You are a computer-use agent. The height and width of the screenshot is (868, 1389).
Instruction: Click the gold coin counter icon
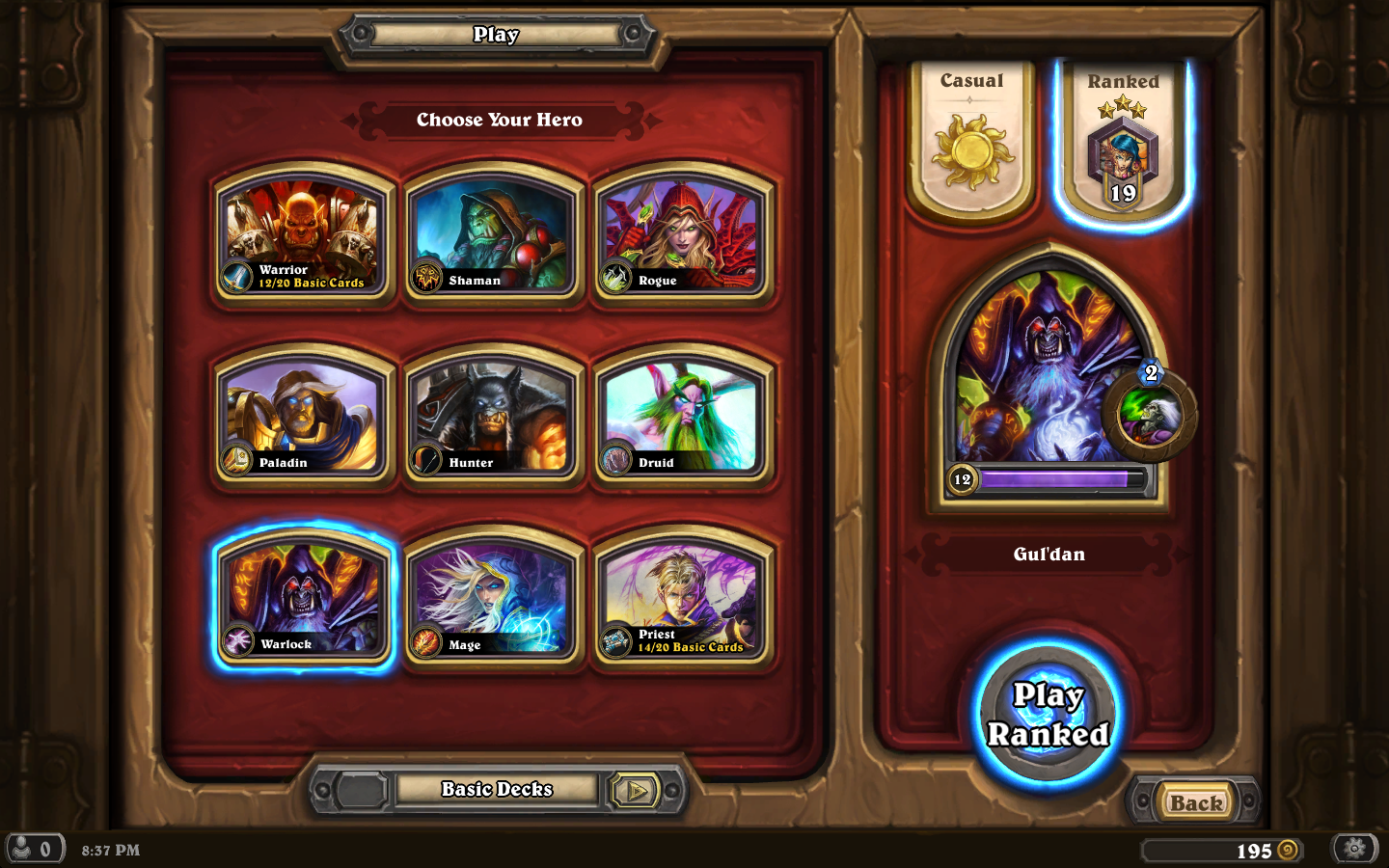(1290, 852)
